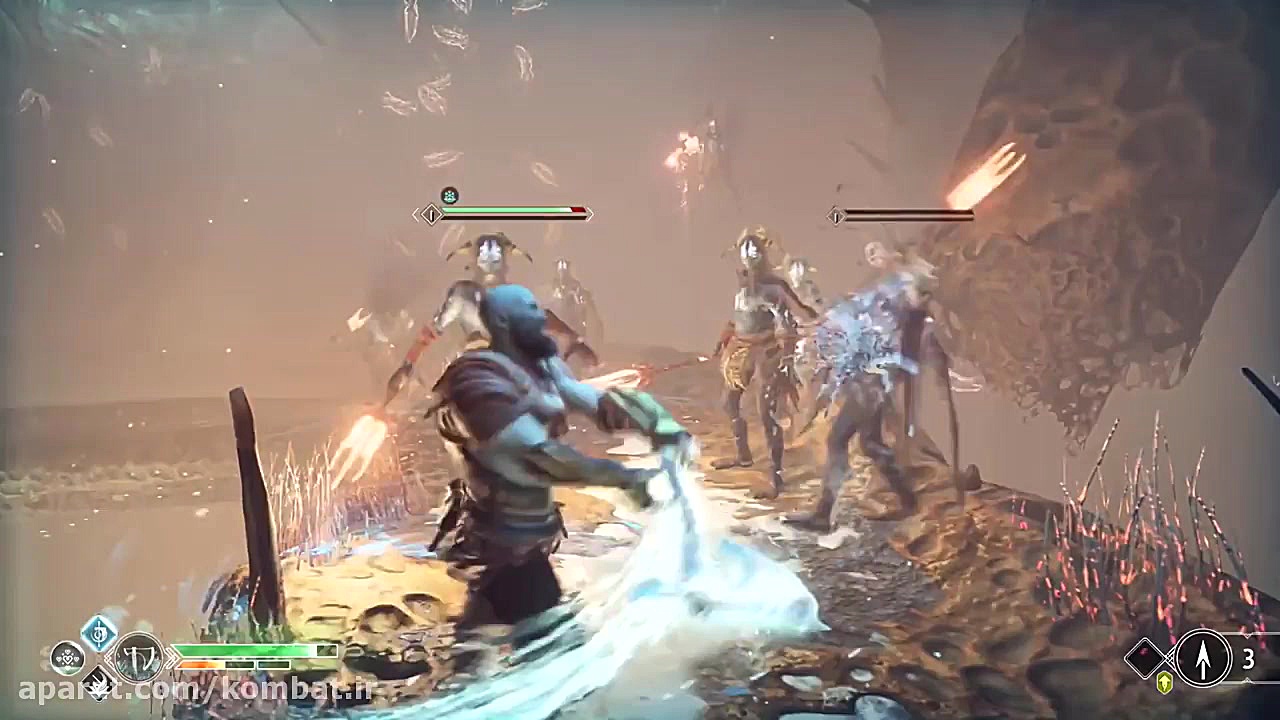Click the top enemy's stun bar

[x=510, y=217]
